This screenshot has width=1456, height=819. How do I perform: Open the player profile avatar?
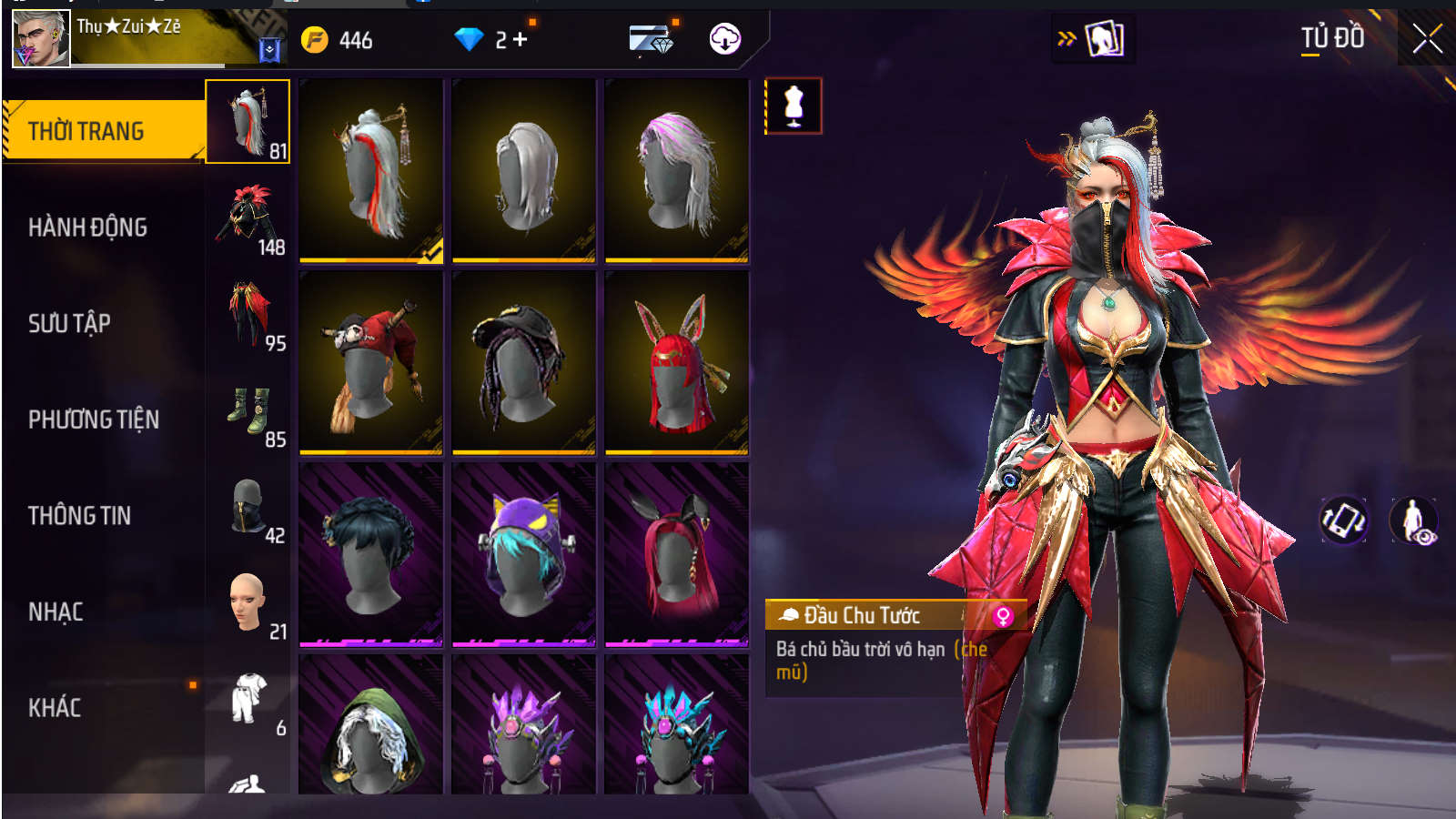(x=41, y=39)
